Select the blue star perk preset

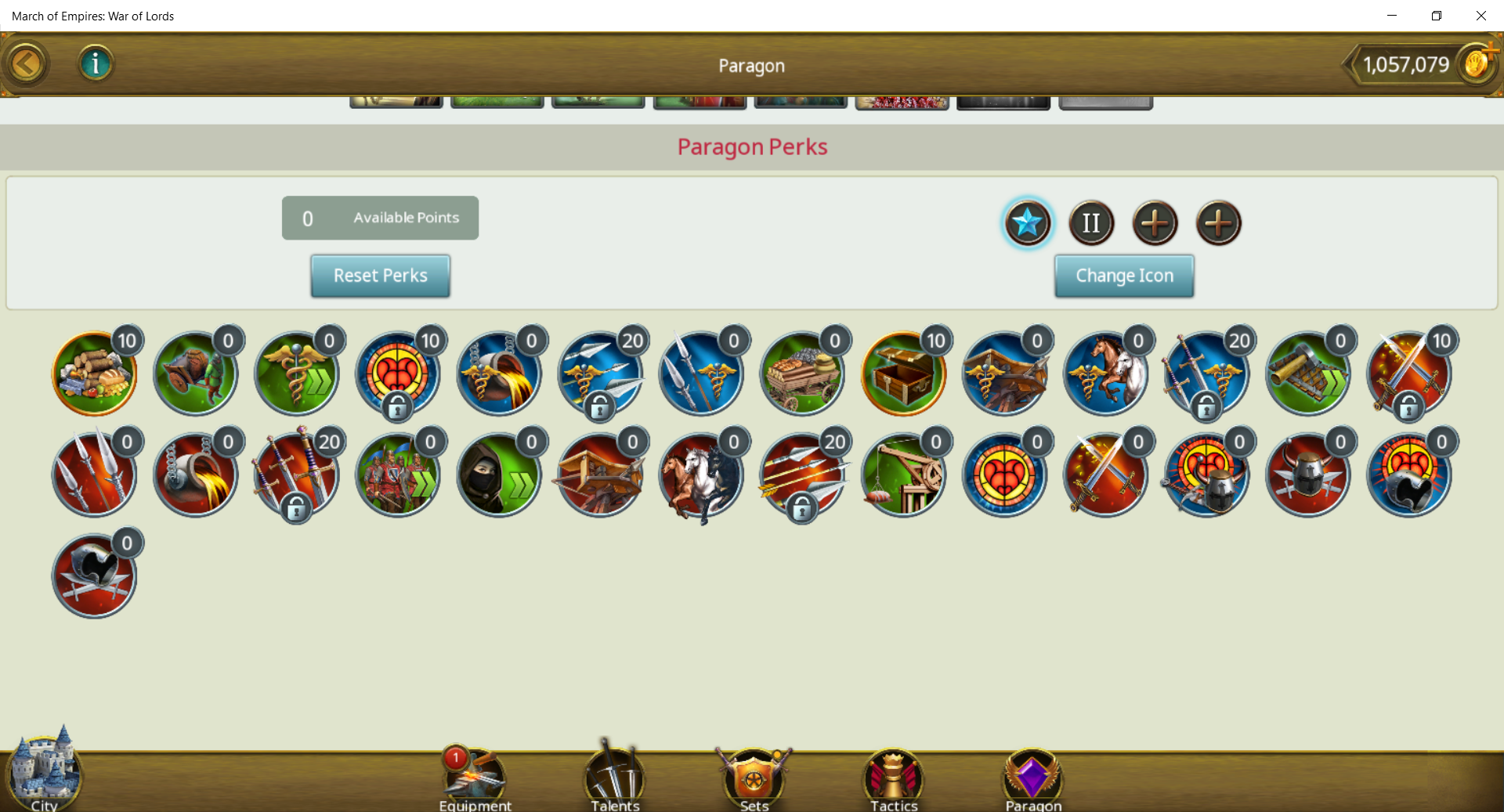[x=1027, y=223]
